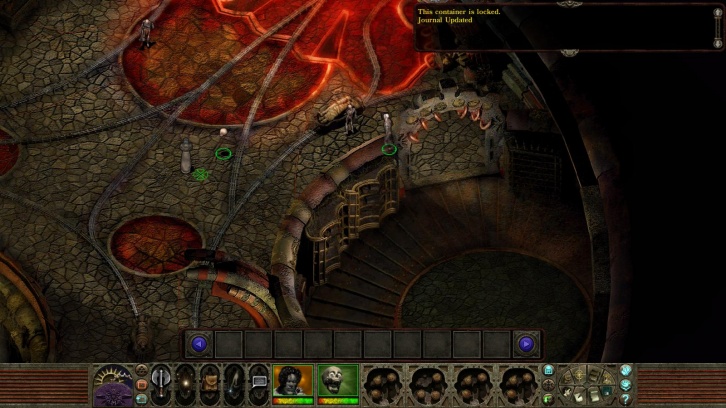Open the glowing spell casting action
726x408 pixels.
click(x=185, y=381)
